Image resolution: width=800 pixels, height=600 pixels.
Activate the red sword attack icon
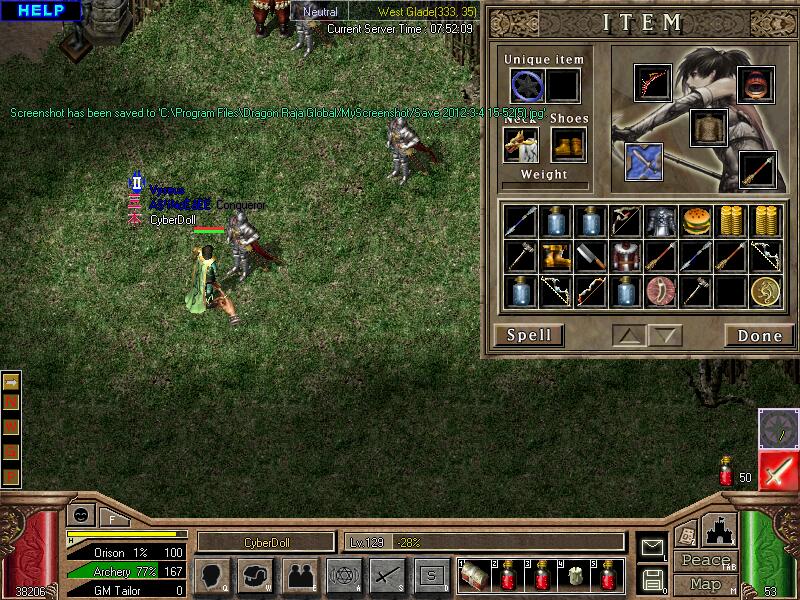[x=778, y=470]
